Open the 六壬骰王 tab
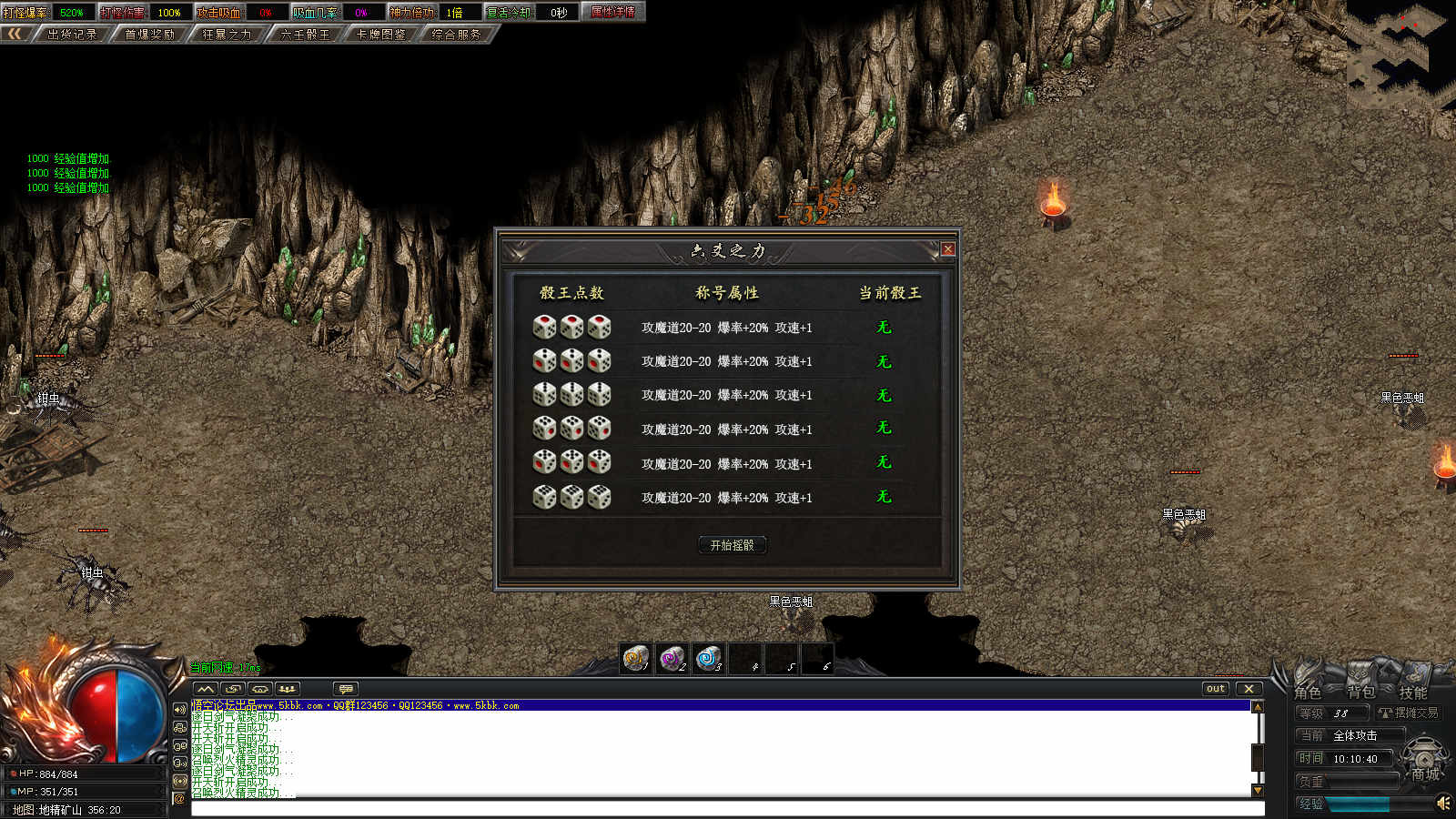1456x819 pixels. [305, 35]
